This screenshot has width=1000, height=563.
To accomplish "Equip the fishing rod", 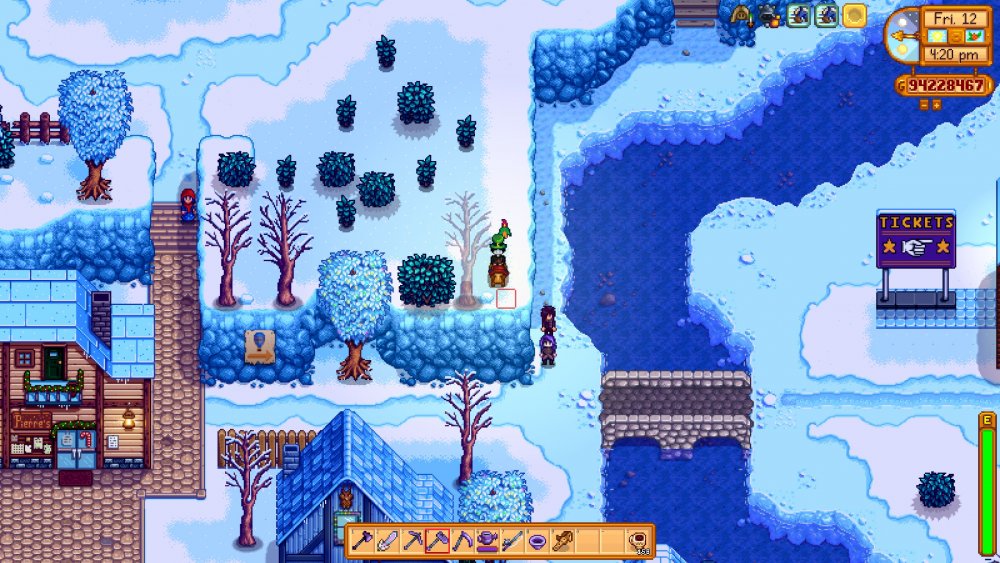I will coord(512,541).
